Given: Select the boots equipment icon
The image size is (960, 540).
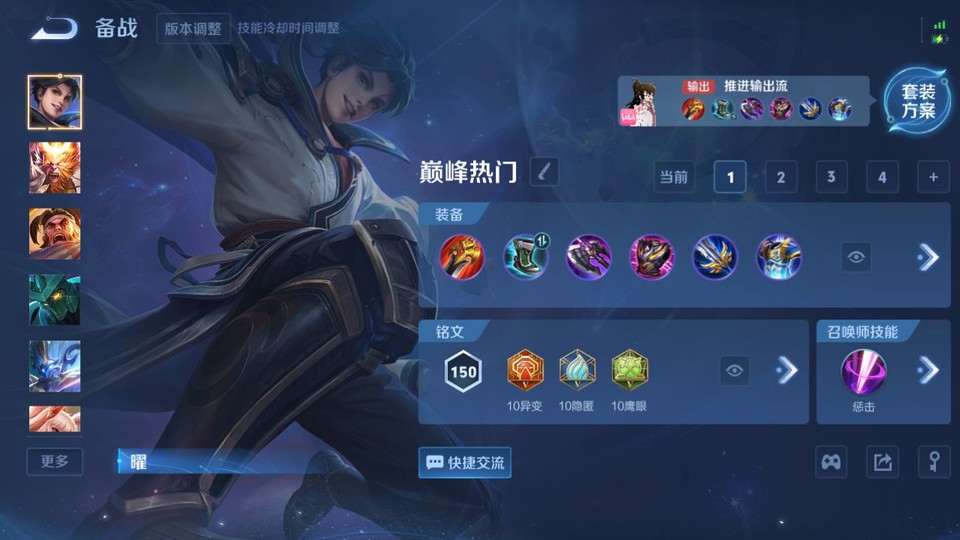Looking at the screenshot, I should pos(524,257).
